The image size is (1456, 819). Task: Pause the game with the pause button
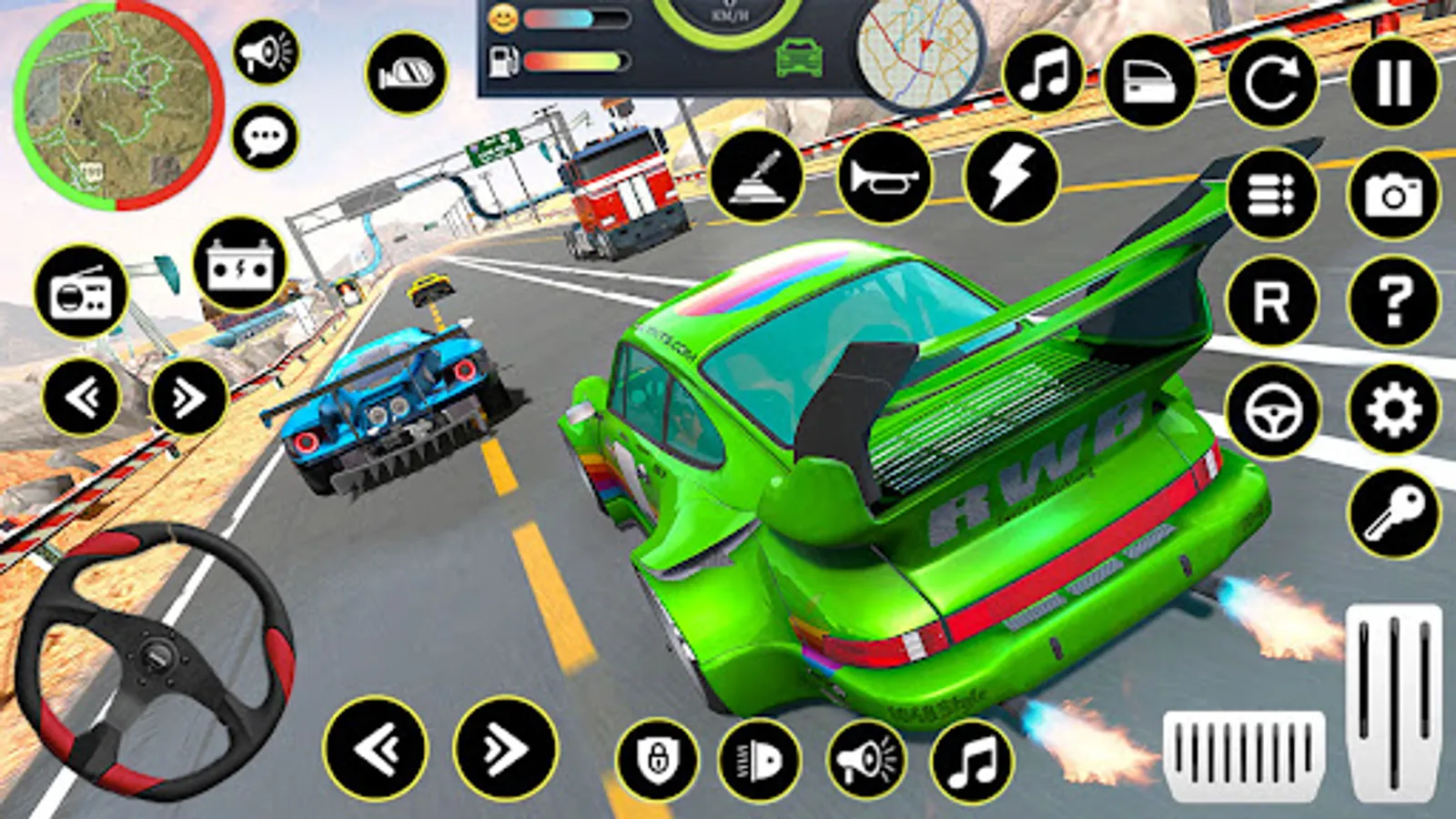point(1394,82)
